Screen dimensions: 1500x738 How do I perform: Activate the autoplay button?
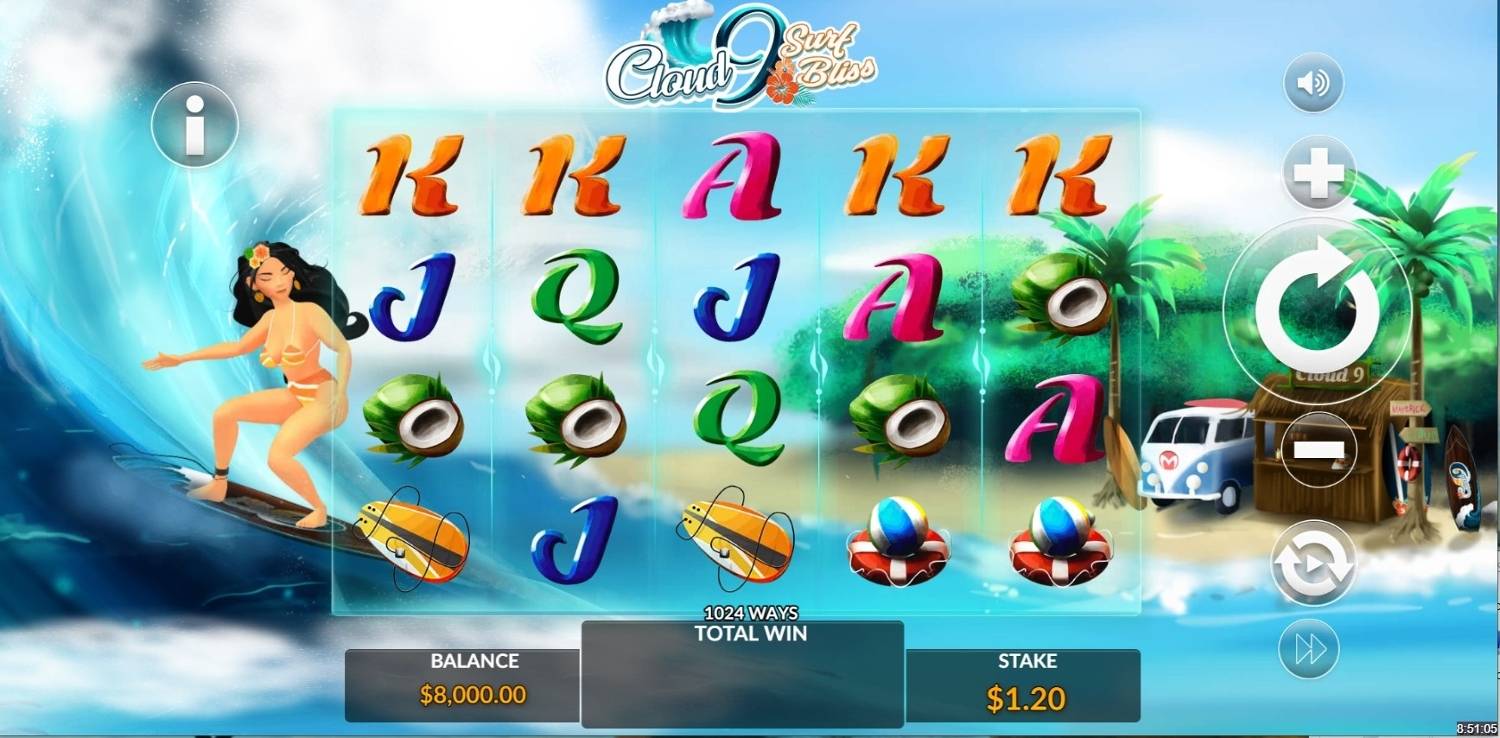pos(1313,563)
